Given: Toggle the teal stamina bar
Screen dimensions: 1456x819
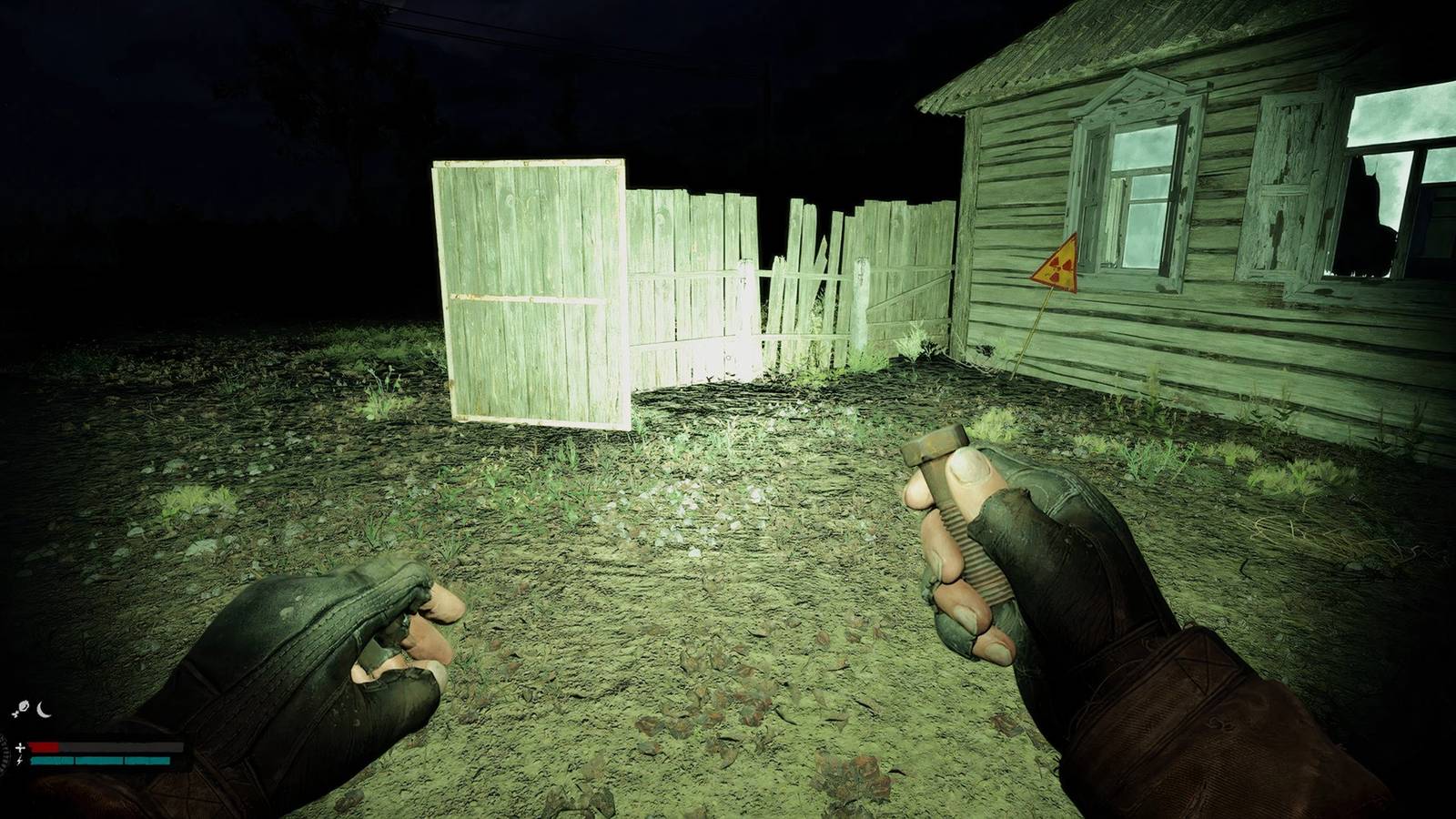Looking at the screenshot, I should coord(100,761).
